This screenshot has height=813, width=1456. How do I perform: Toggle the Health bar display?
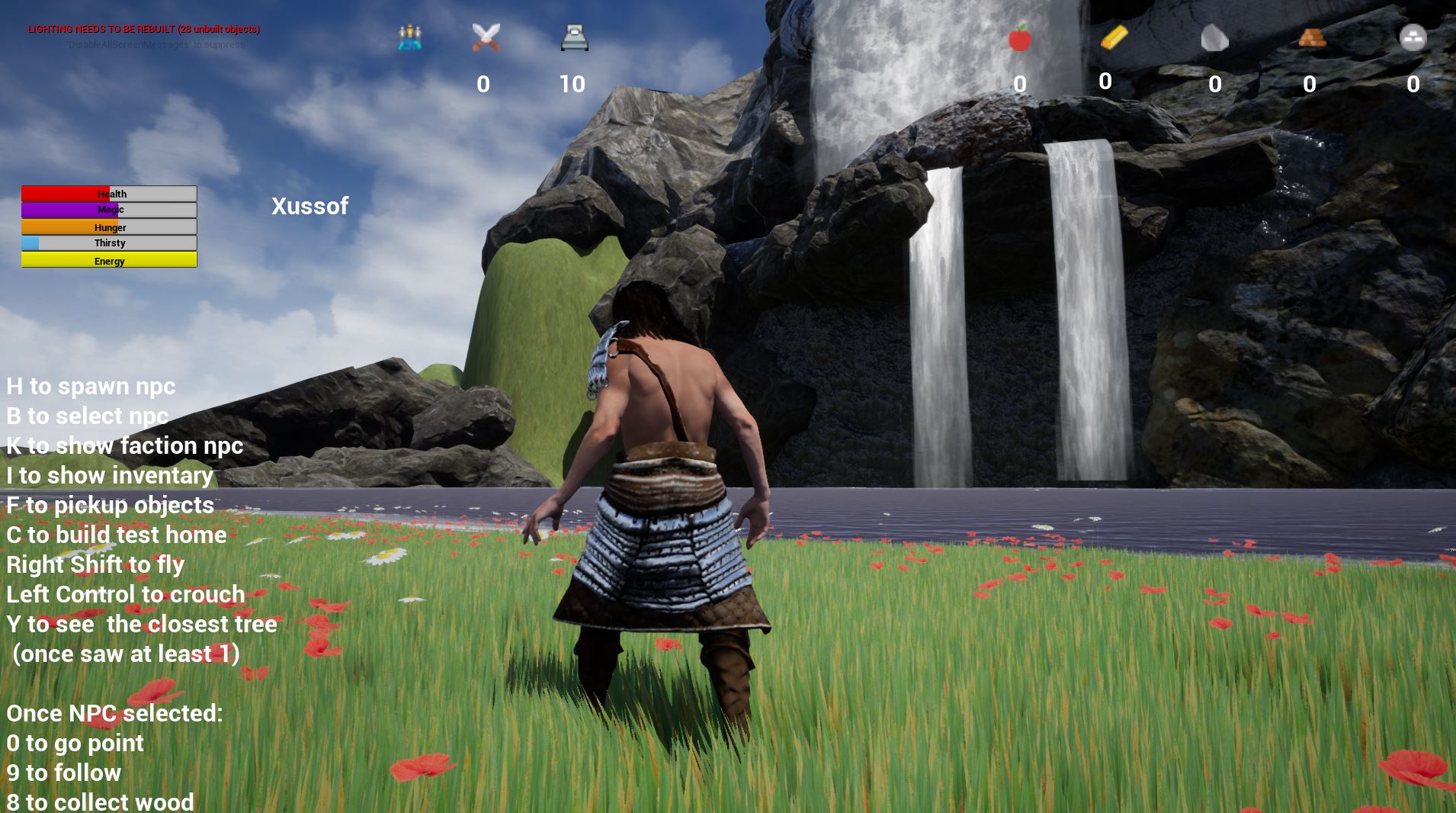tap(108, 194)
